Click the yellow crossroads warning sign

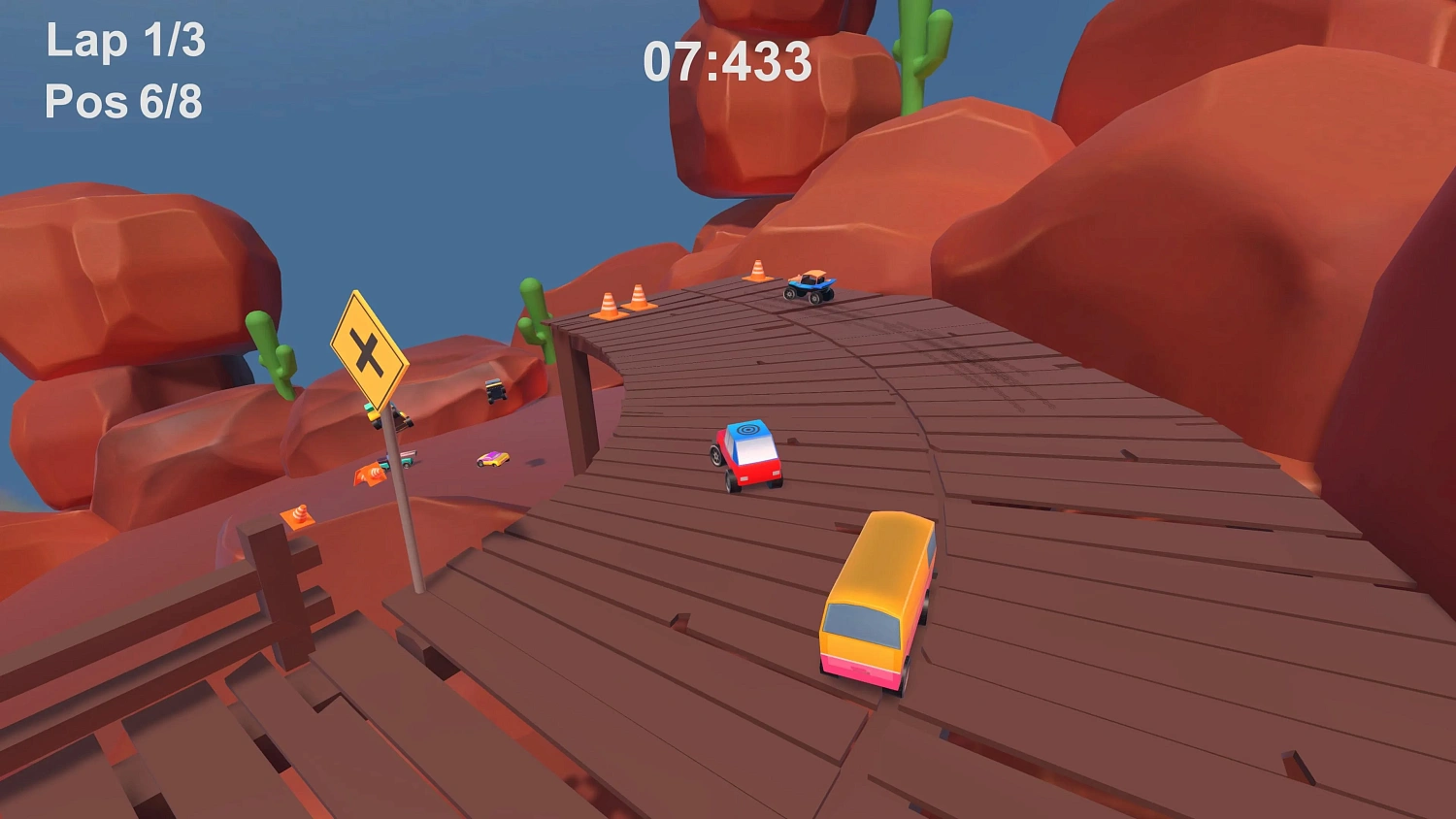tap(369, 351)
